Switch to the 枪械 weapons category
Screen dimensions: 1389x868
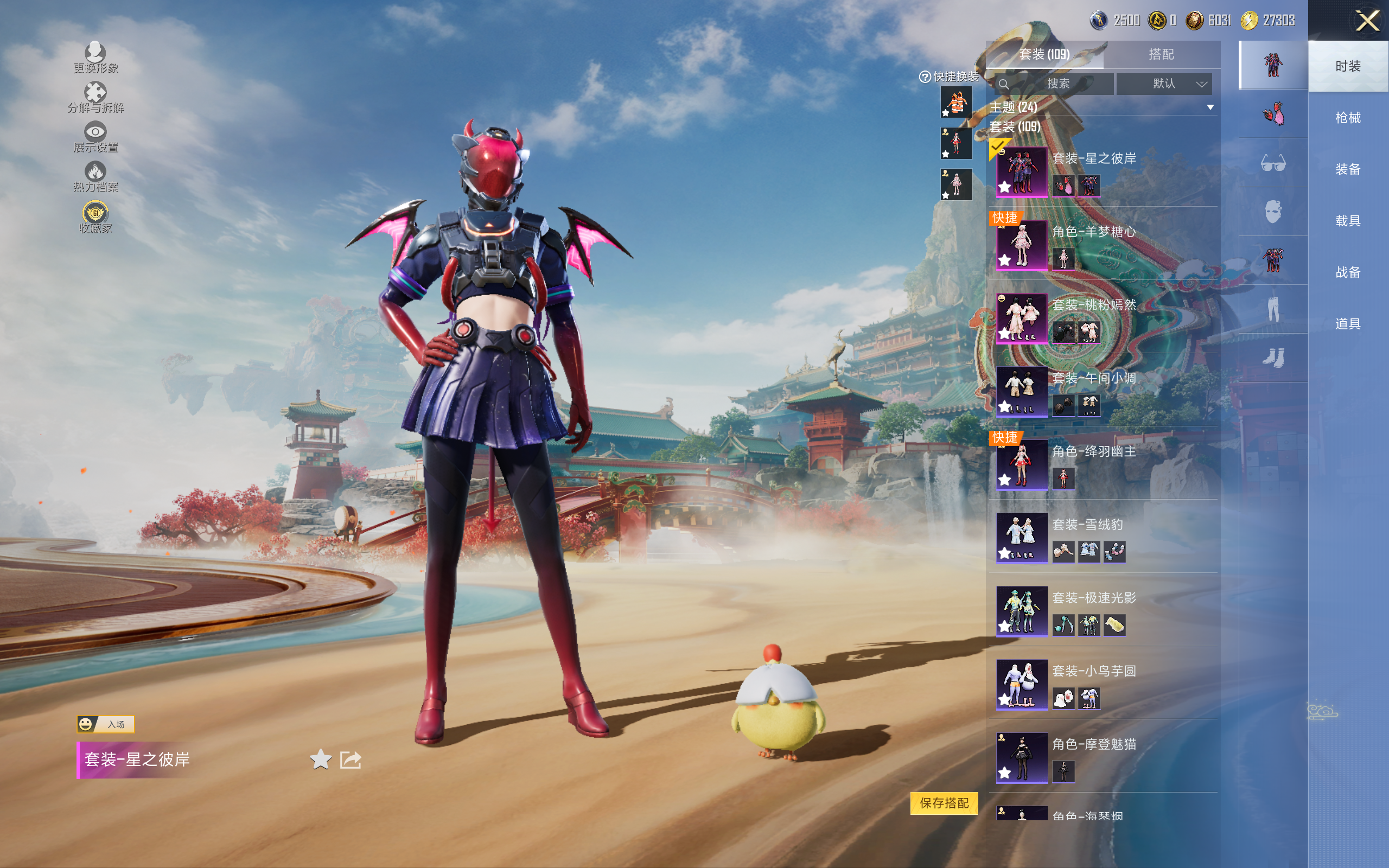1347,118
